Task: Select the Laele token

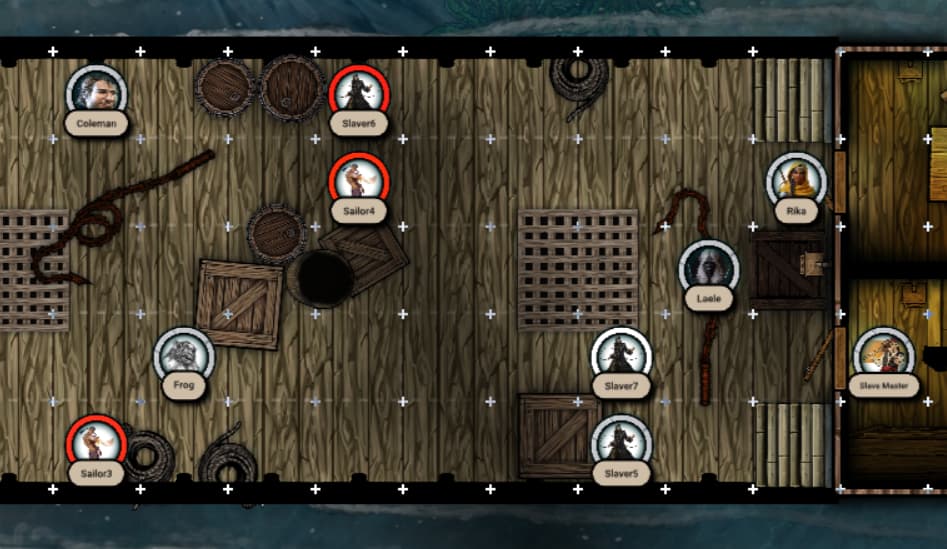Action: pyautogui.click(x=708, y=268)
